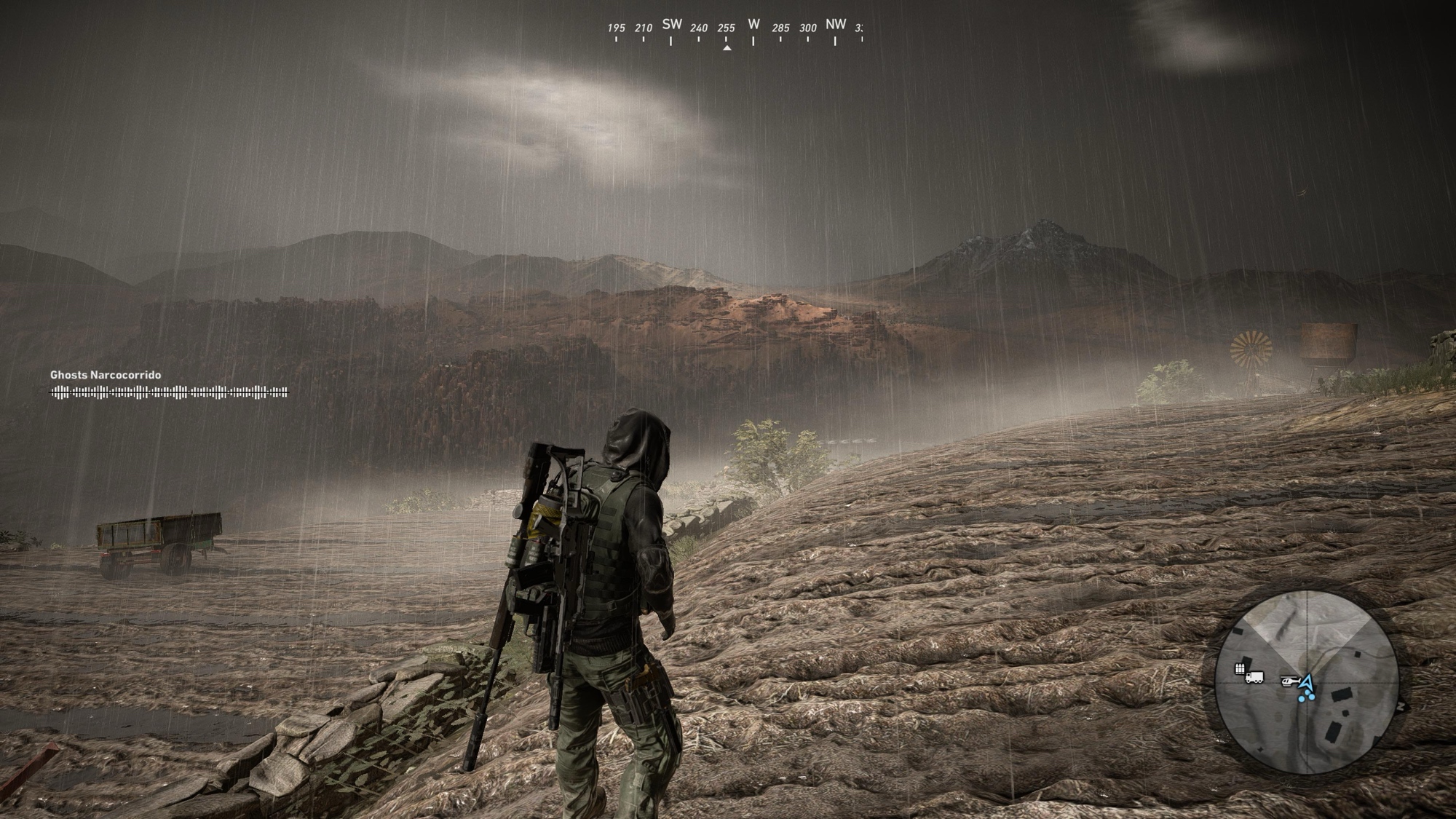Click the circular minimap
The width and height of the screenshot is (1456, 819).
click(1307, 682)
